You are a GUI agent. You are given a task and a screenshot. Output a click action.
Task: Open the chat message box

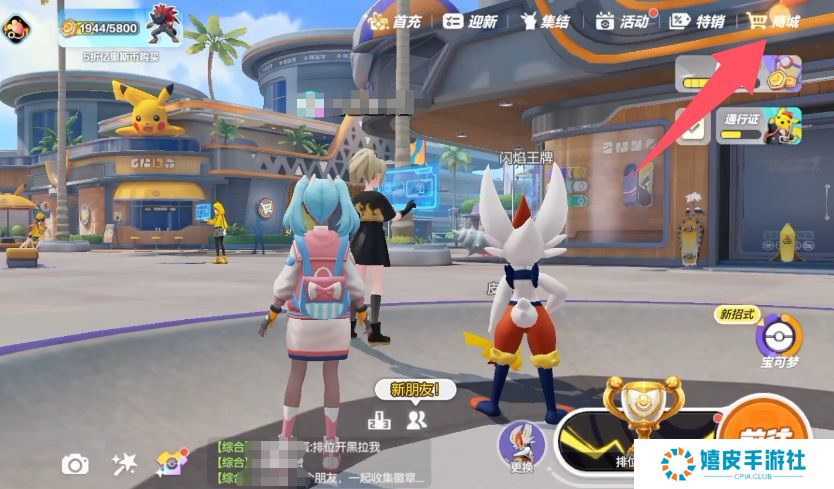pos(320,463)
